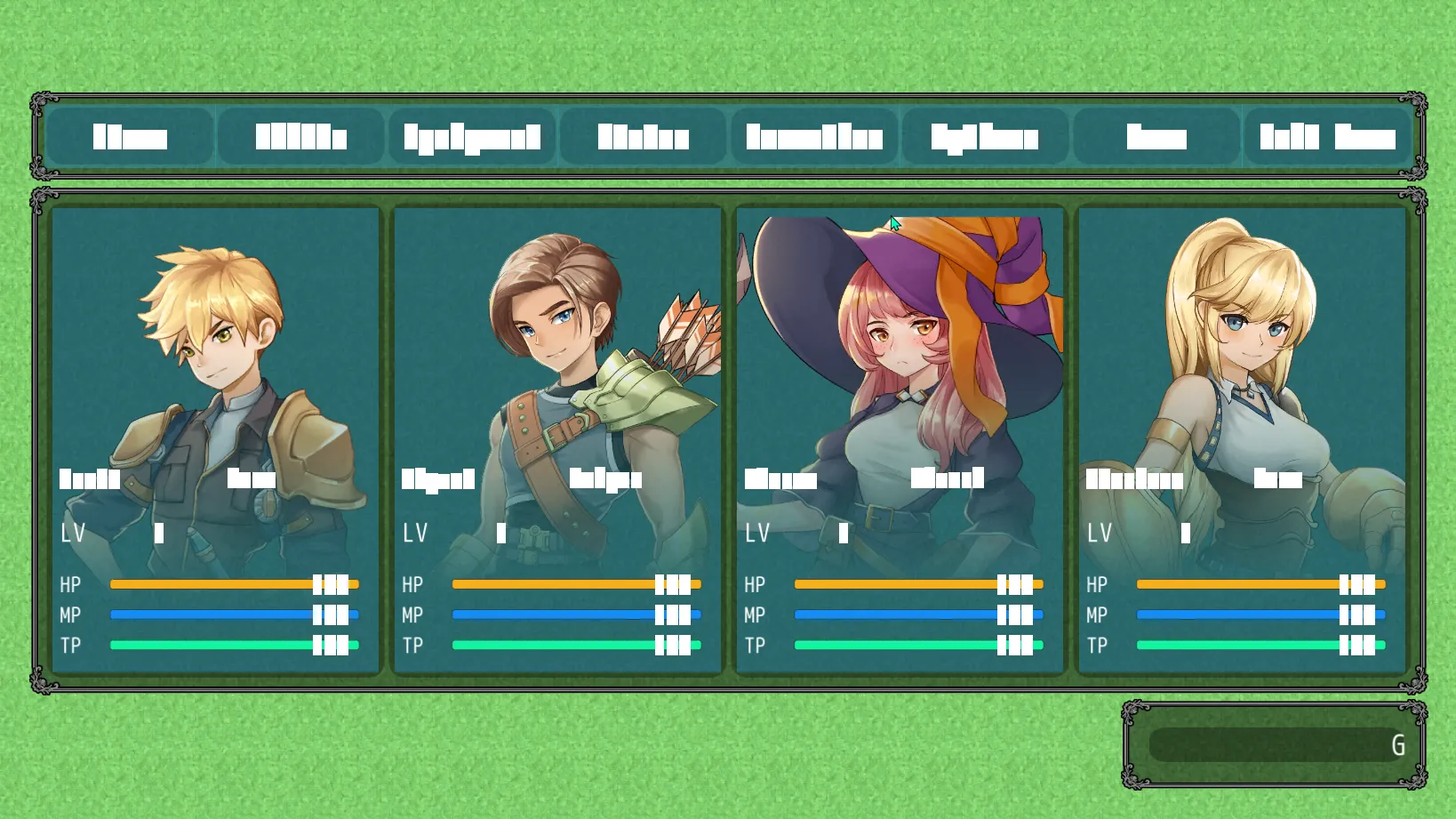Viewport: 1456px width, 819px height.
Task: Open the Items menu
Action: (x=130, y=137)
